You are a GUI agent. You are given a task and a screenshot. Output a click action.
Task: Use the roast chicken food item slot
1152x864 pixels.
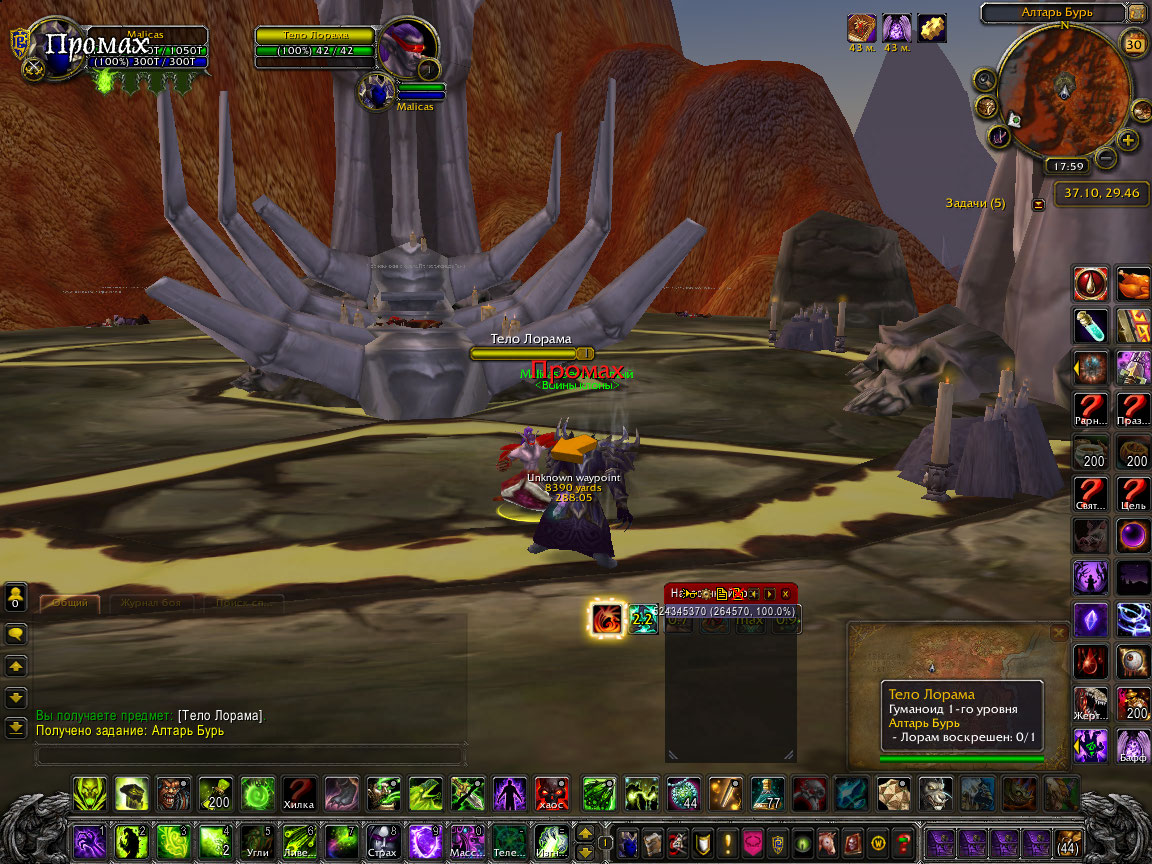[1133, 284]
